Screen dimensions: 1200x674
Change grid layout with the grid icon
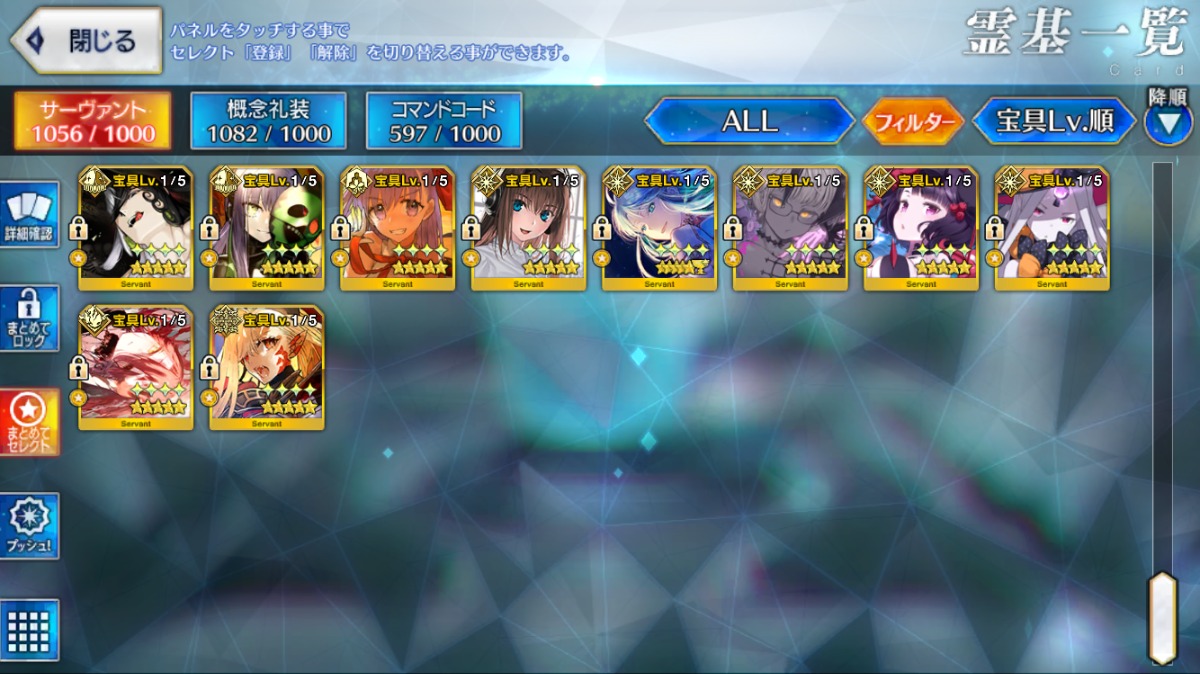click(29, 630)
